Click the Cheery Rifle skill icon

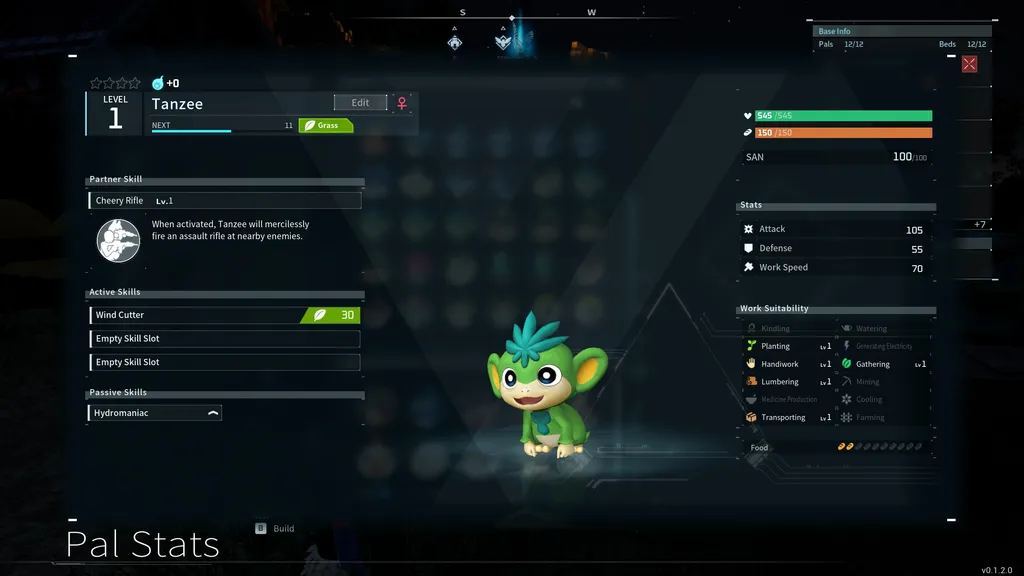click(x=118, y=241)
